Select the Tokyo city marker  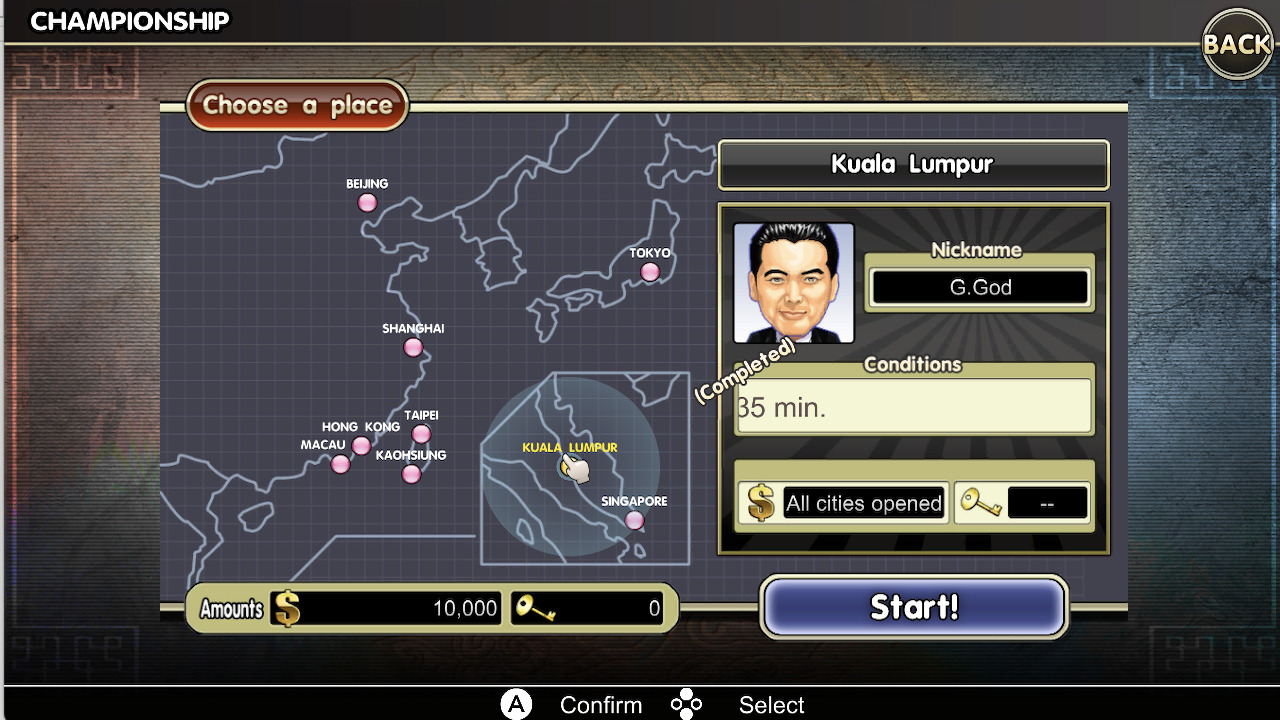click(x=650, y=271)
